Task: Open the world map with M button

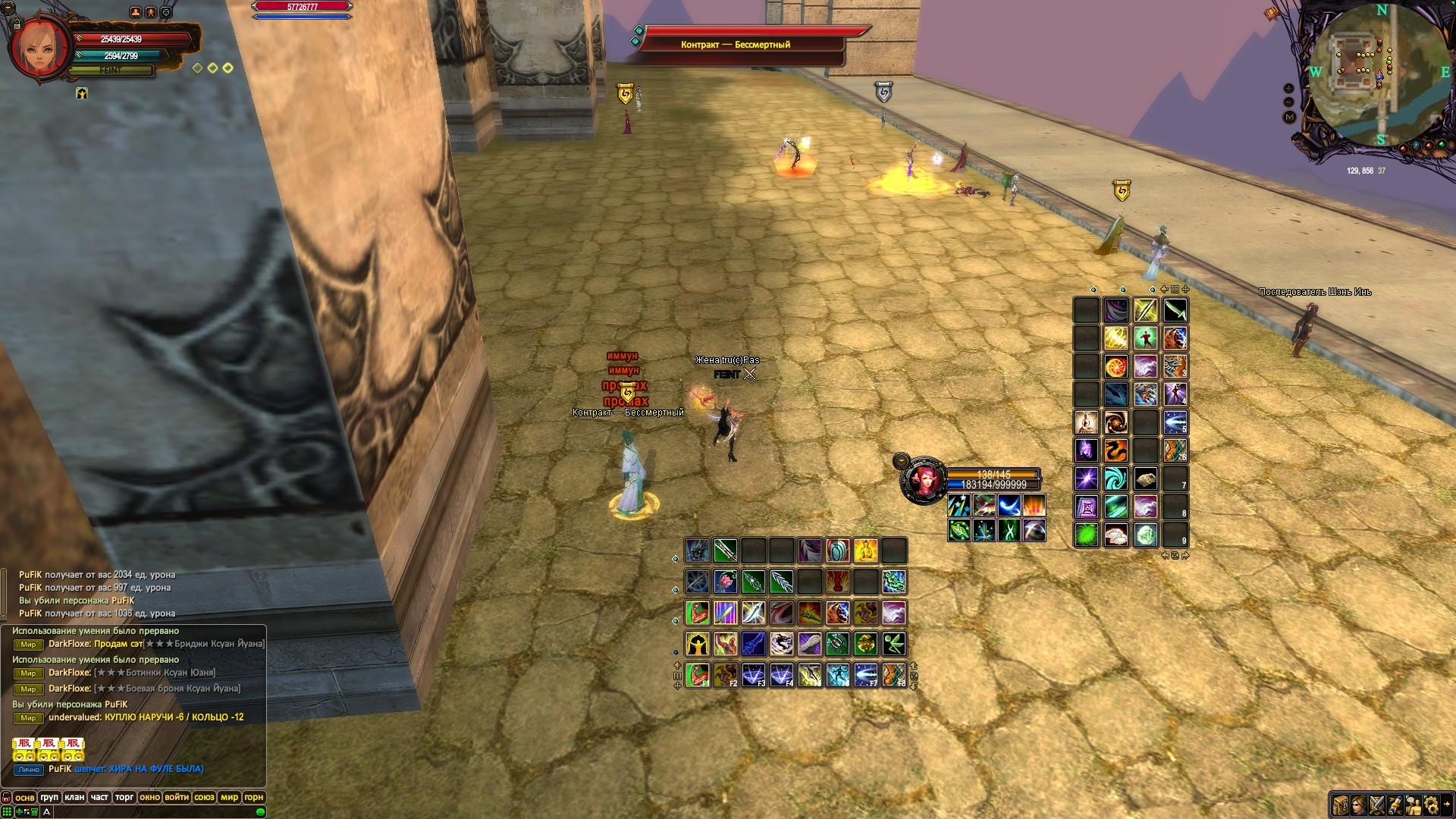Action: [1289, 117]
